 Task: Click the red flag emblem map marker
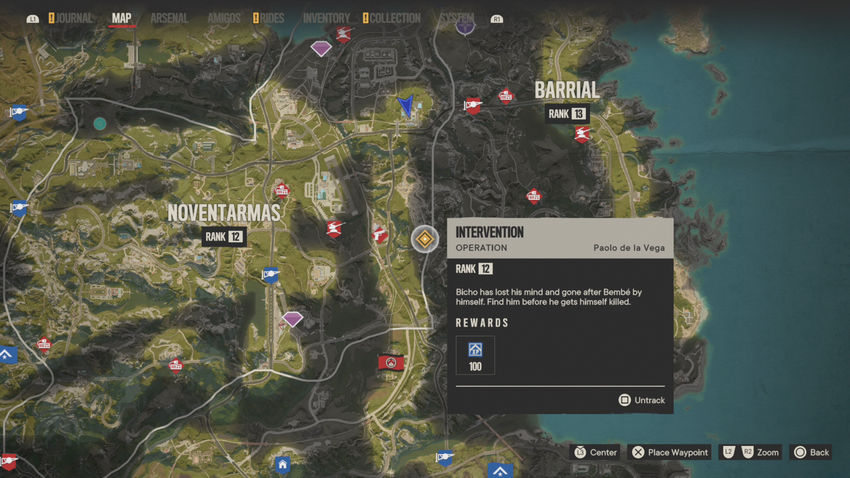392,362
